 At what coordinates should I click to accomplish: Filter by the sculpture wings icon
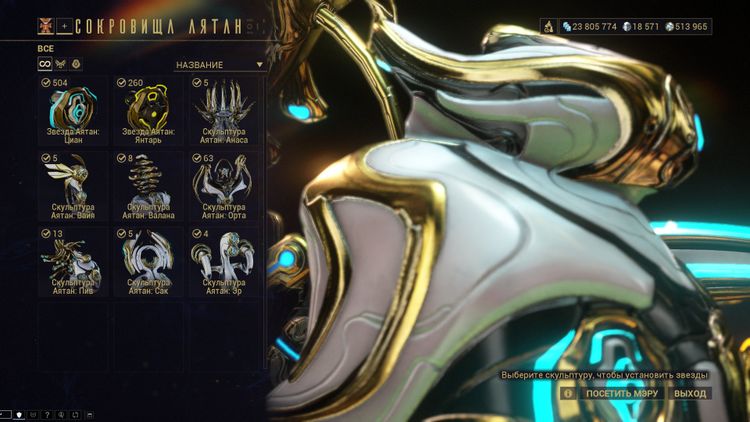pos(61,64)
